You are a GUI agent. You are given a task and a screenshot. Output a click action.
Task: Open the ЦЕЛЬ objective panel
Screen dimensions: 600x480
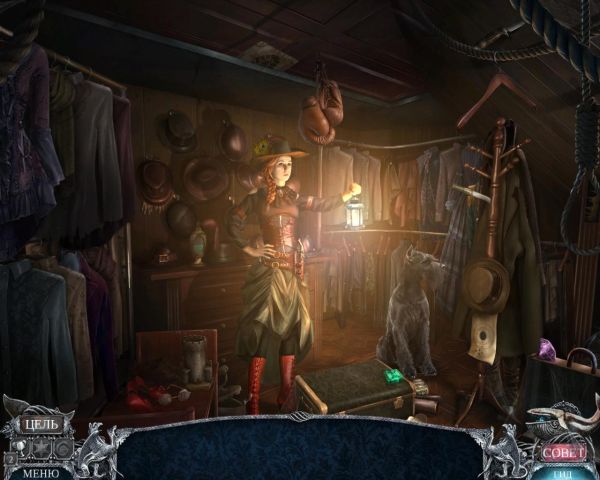point(40,423)
